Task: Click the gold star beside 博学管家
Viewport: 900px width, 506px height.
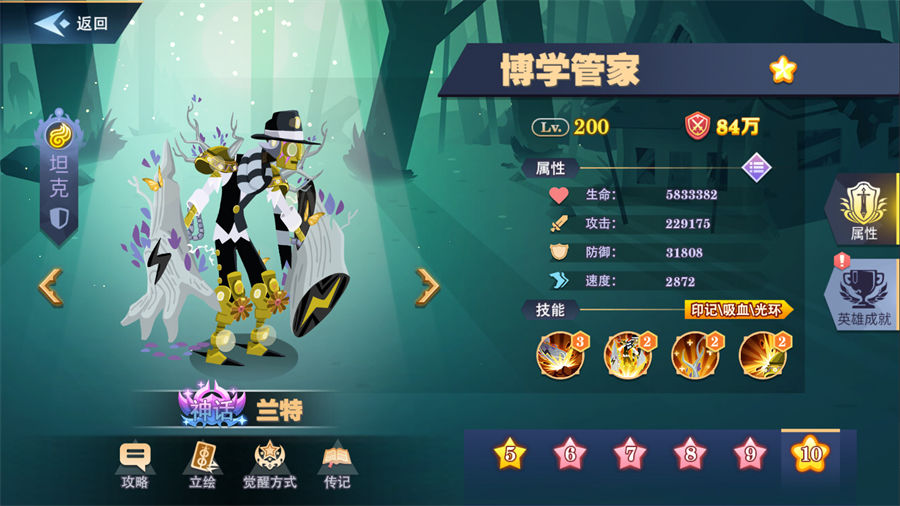Action: 782,70
